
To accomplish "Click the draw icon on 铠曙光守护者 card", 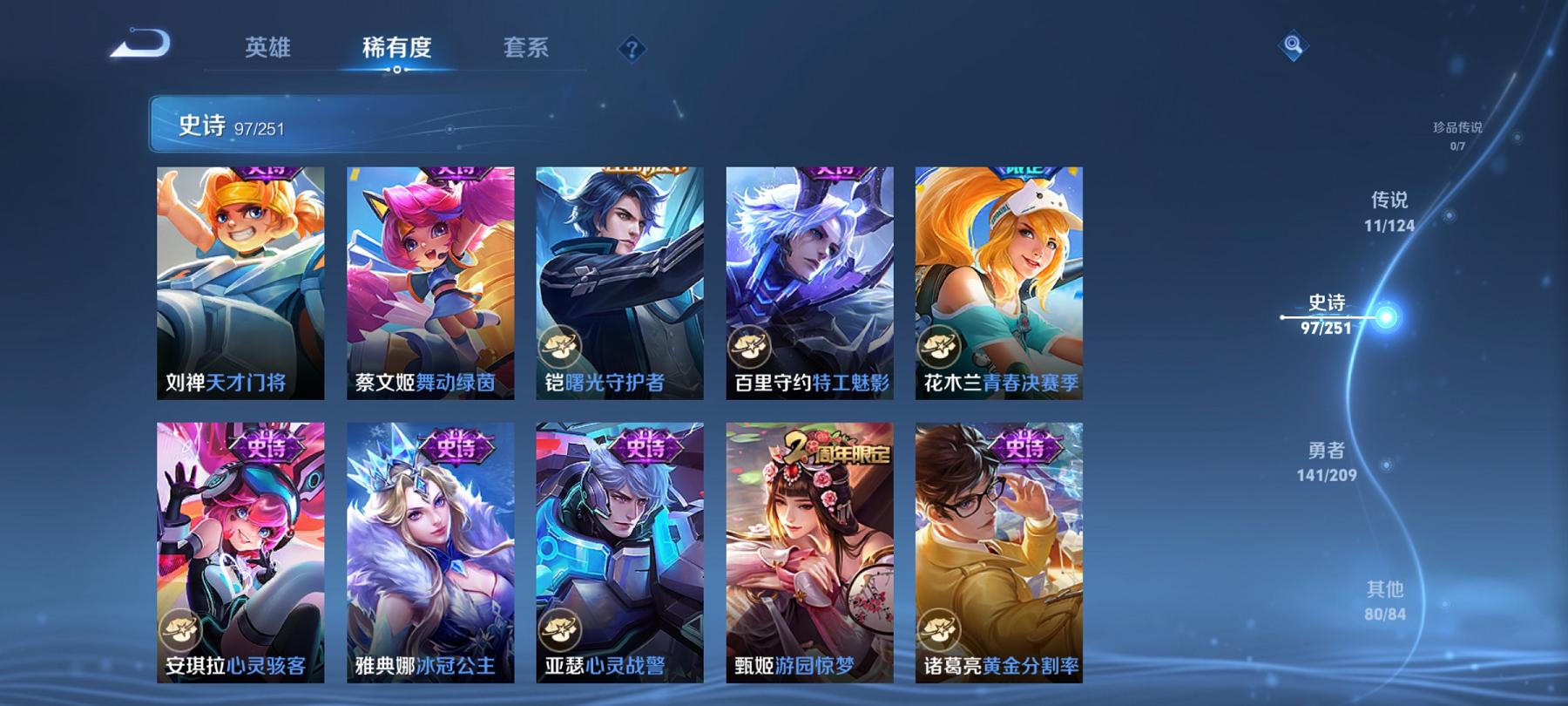I will (560, 347).
